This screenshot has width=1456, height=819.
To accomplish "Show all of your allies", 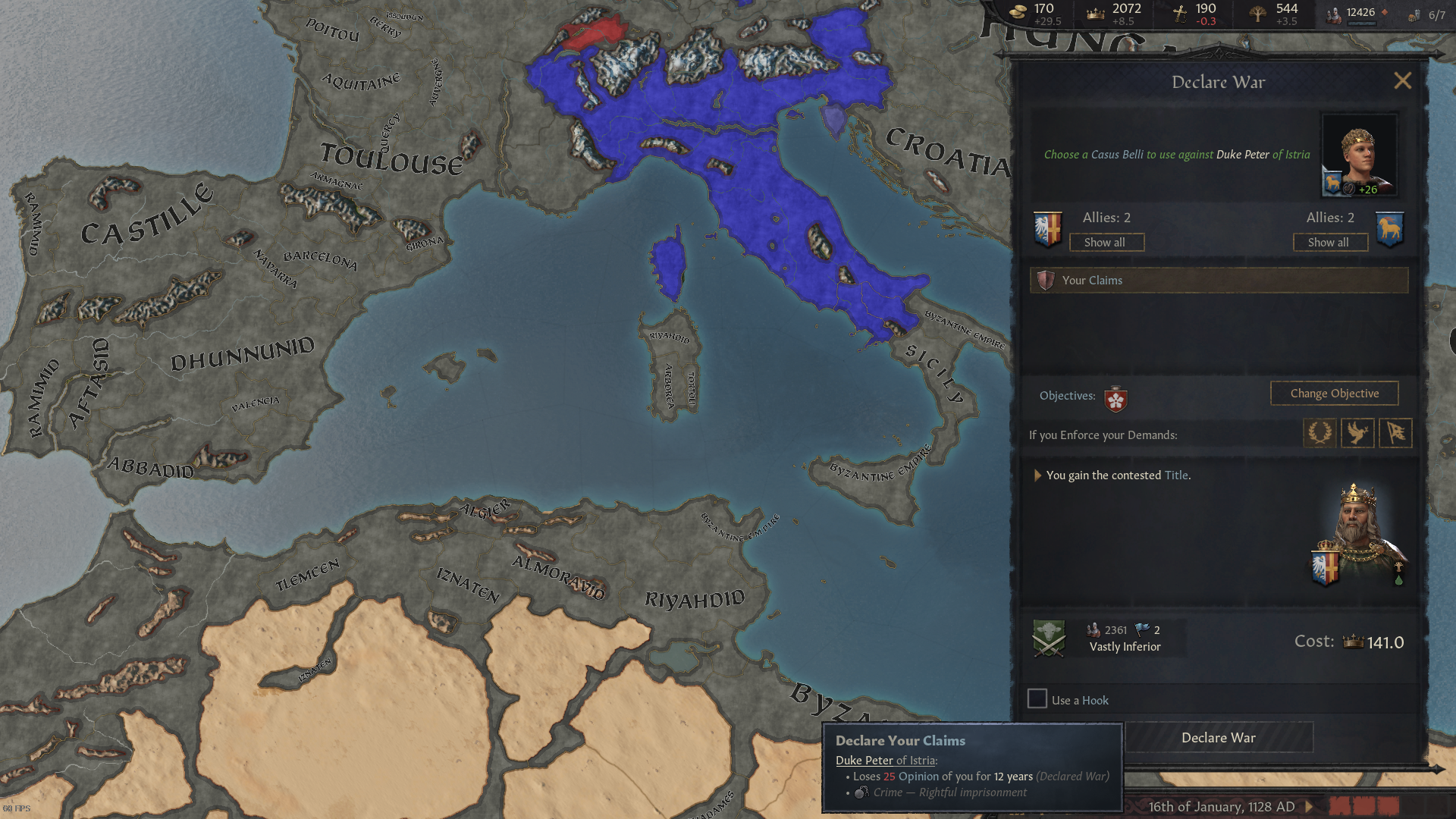I will tap(1106, 242).
